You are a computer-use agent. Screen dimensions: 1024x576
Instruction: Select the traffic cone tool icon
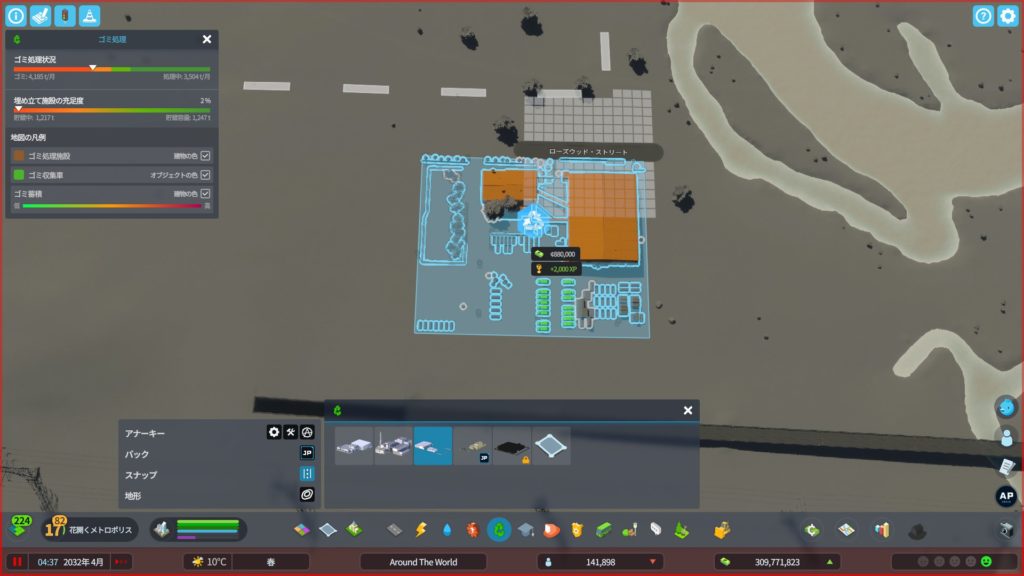pos(89,16)
